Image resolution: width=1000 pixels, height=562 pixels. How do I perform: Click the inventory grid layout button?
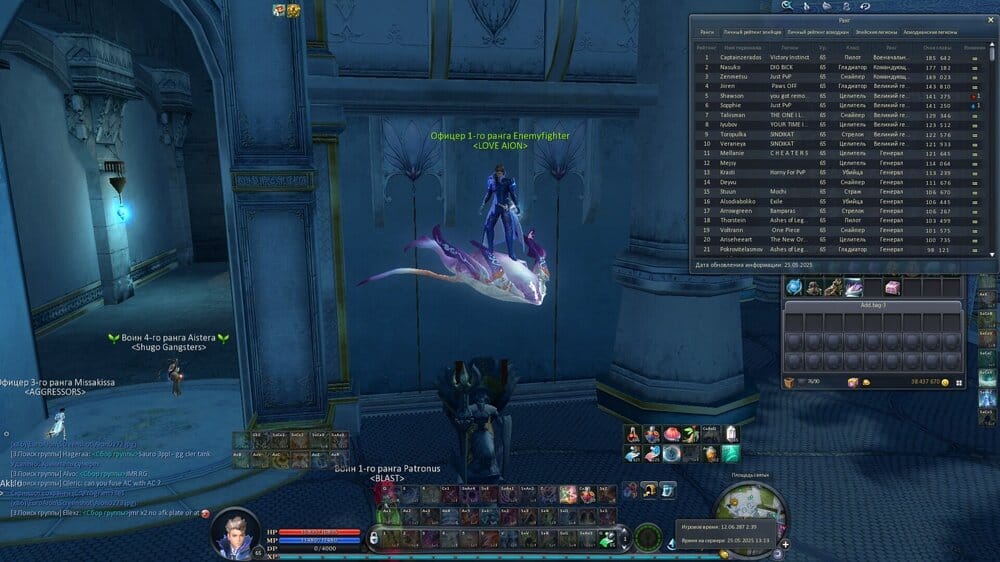[959, 382]
